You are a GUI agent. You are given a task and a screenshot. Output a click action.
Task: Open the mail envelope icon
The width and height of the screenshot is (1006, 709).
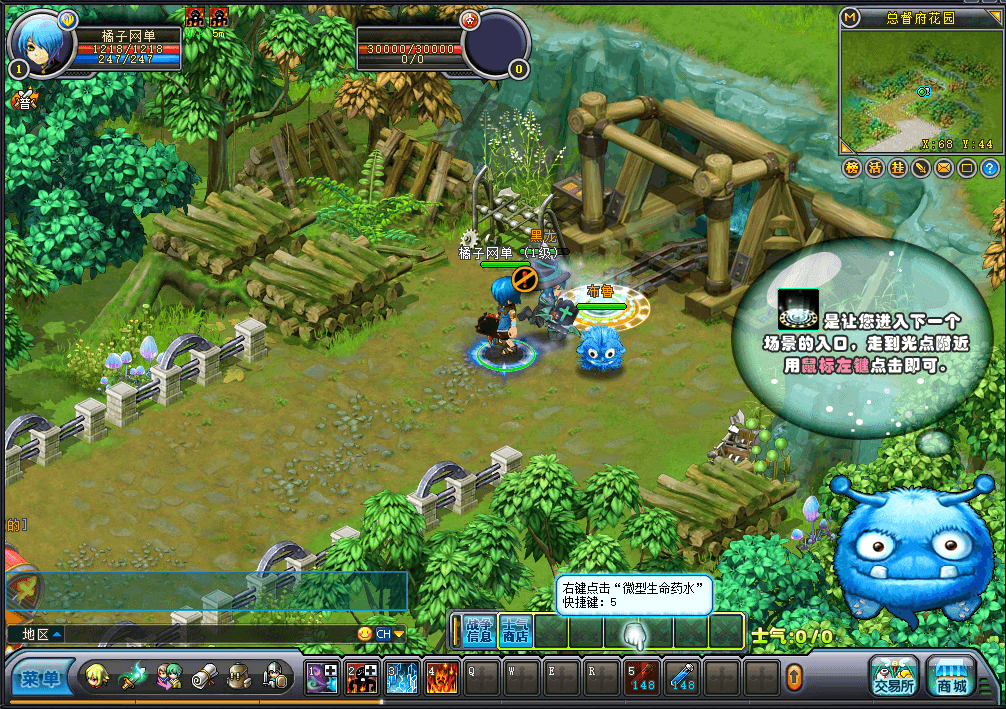click(943, 168)
